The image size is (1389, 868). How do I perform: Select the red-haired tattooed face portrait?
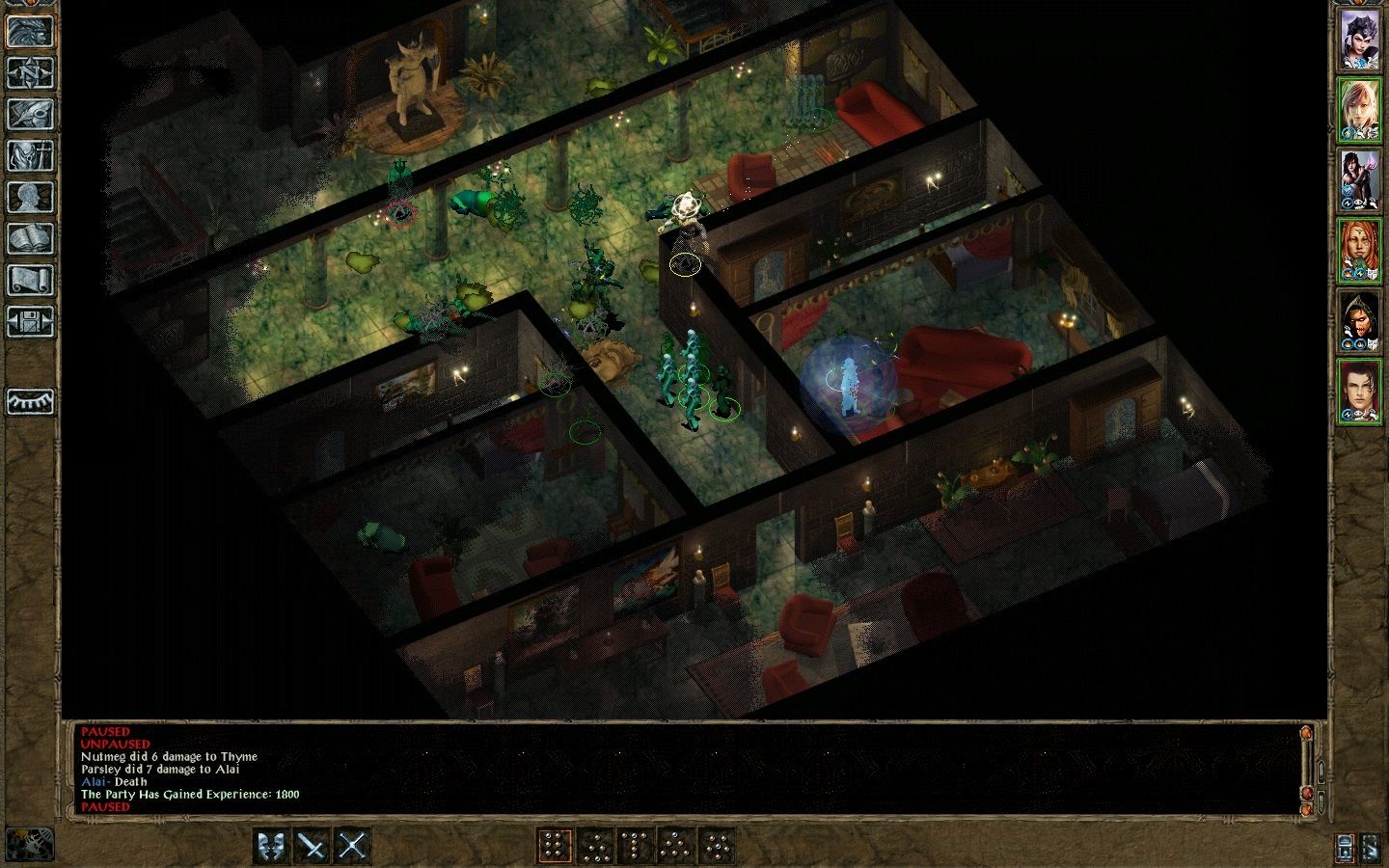pos(1359,251)
